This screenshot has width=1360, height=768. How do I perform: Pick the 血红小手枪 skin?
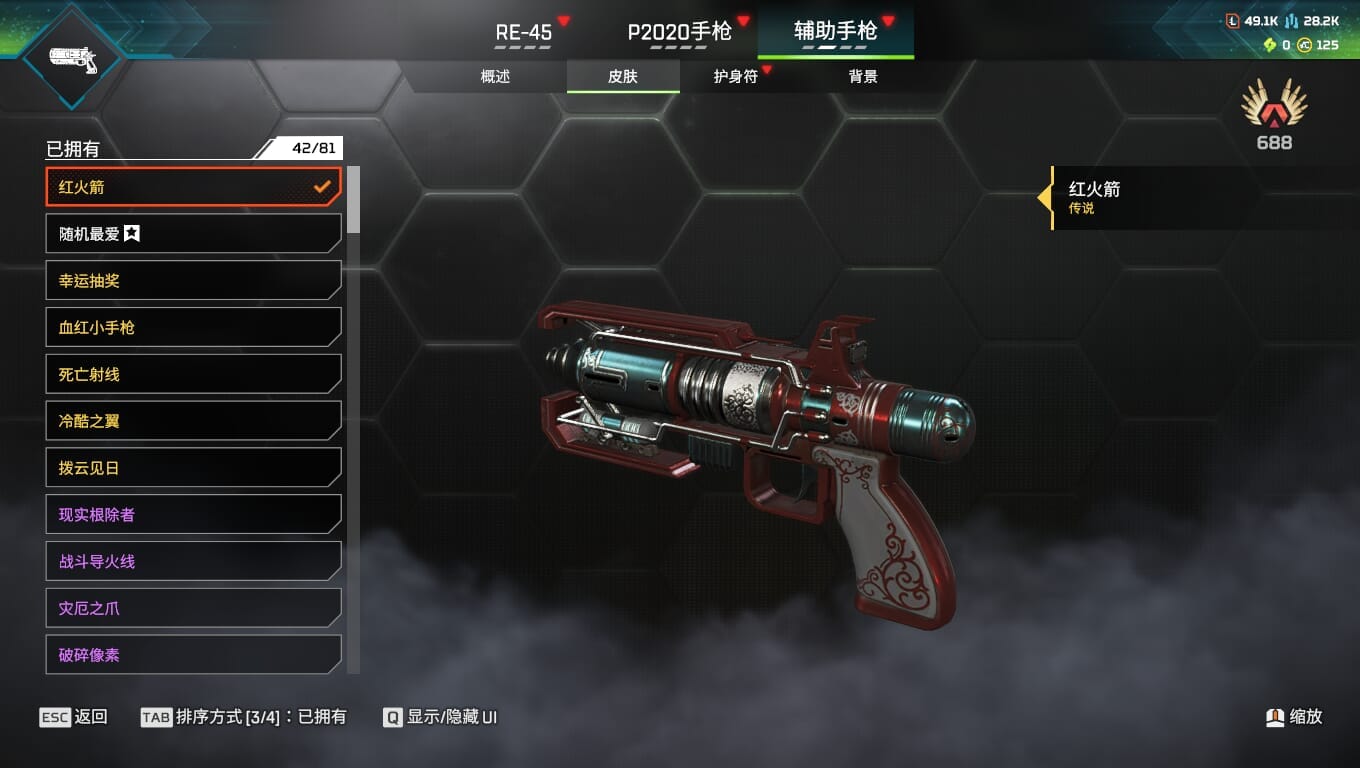(x=193, y=327)
